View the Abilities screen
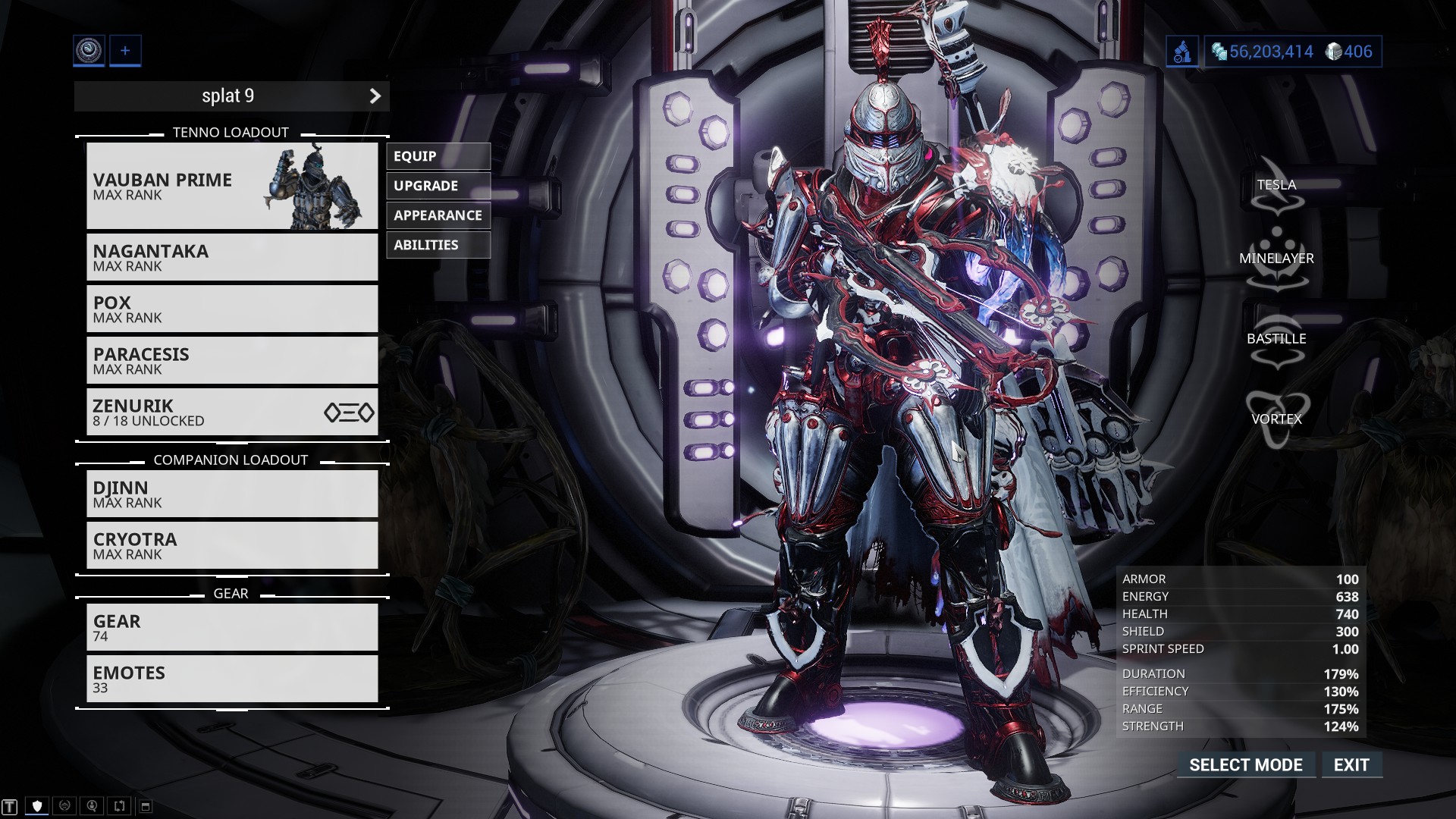Image resolution: width=1456 pixels, height=819 pixels. 438,245
